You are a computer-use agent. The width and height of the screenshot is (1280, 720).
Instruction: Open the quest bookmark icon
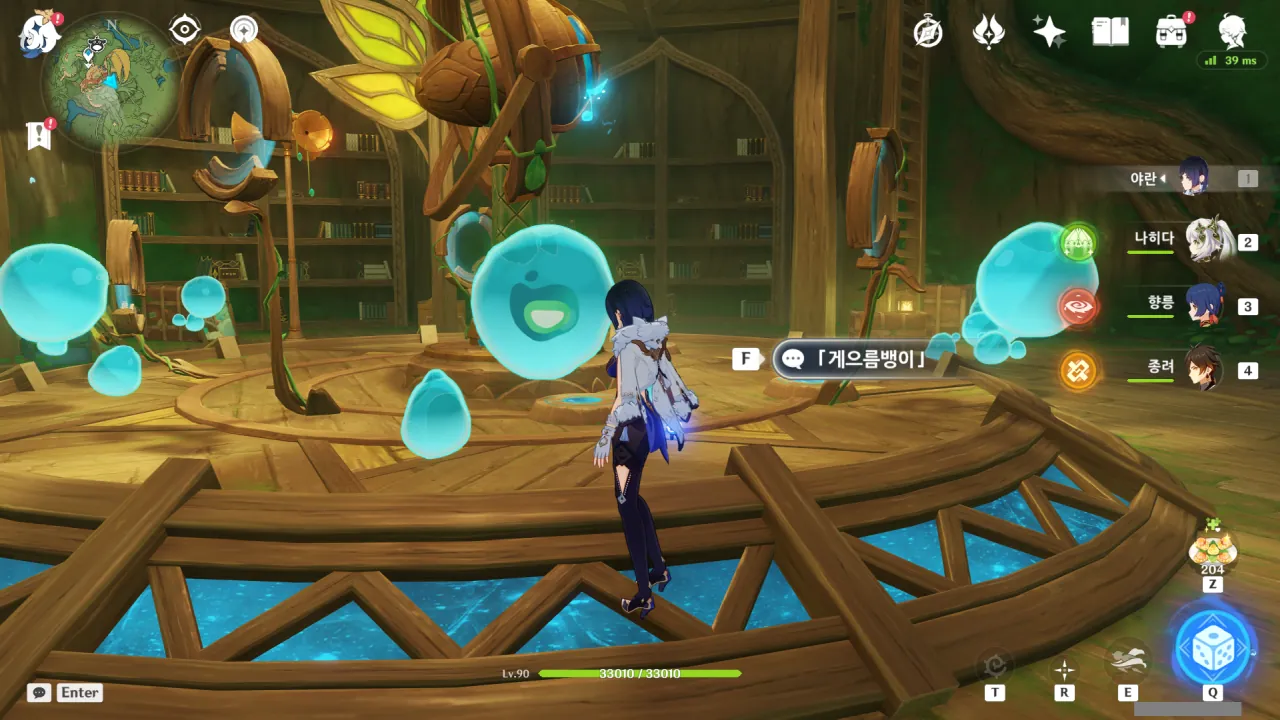click(40, 136)
